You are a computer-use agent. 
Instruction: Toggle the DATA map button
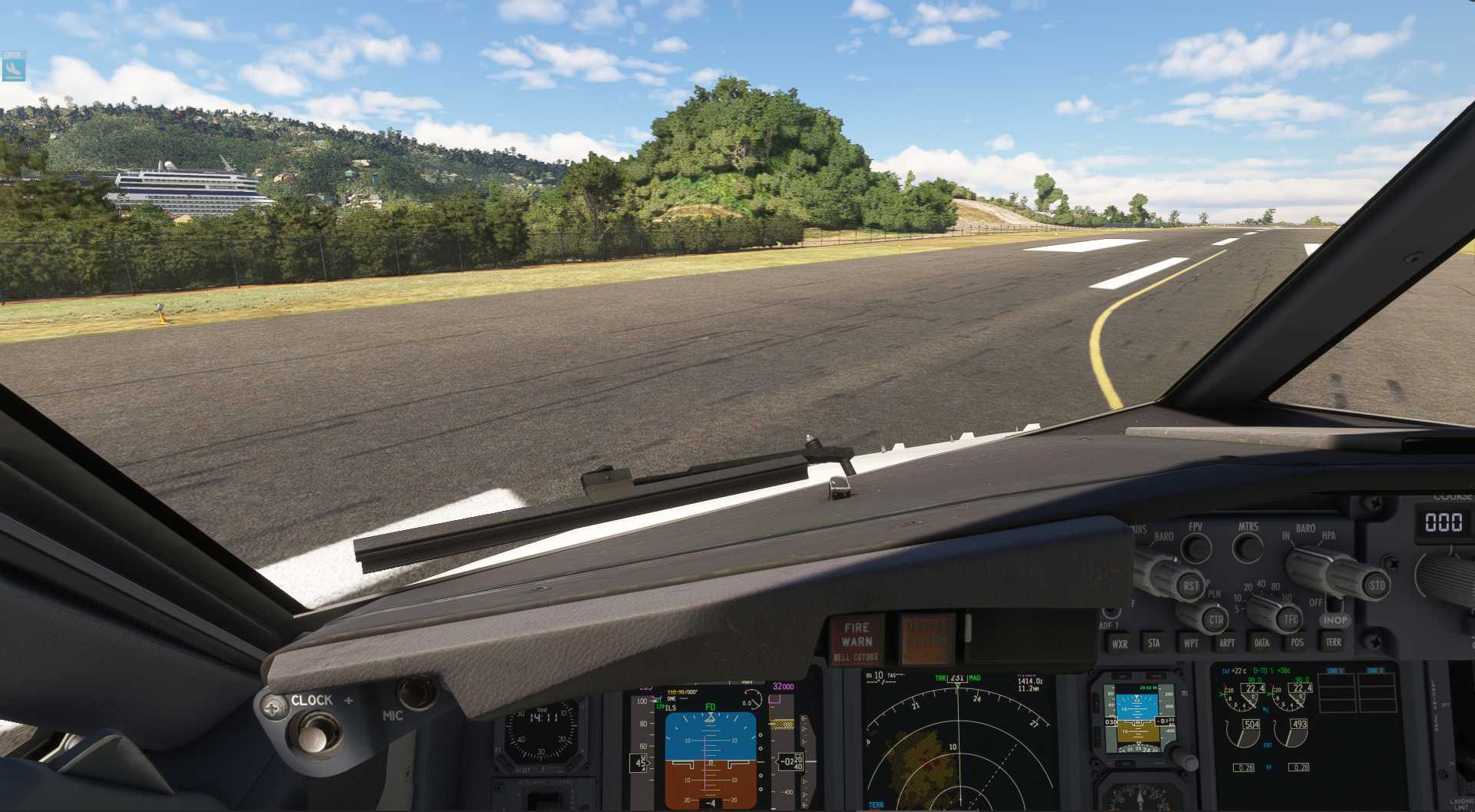1261,642
